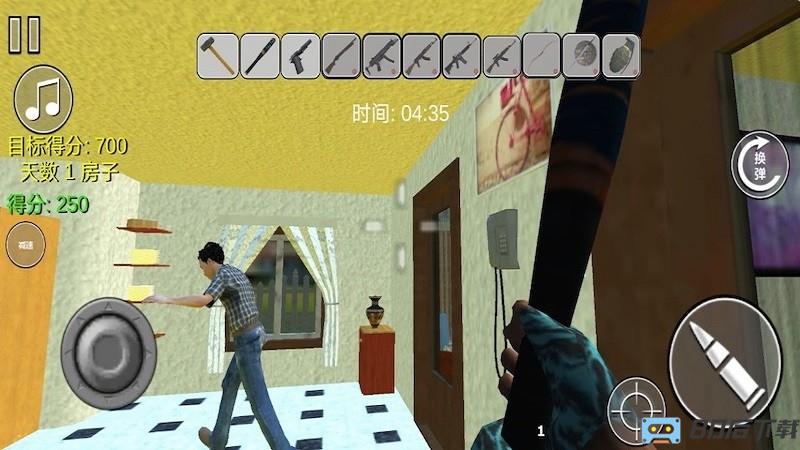Equip the bow from the weapon bar
The height and width of the screenshot is (450, 800).
(541, 55)
